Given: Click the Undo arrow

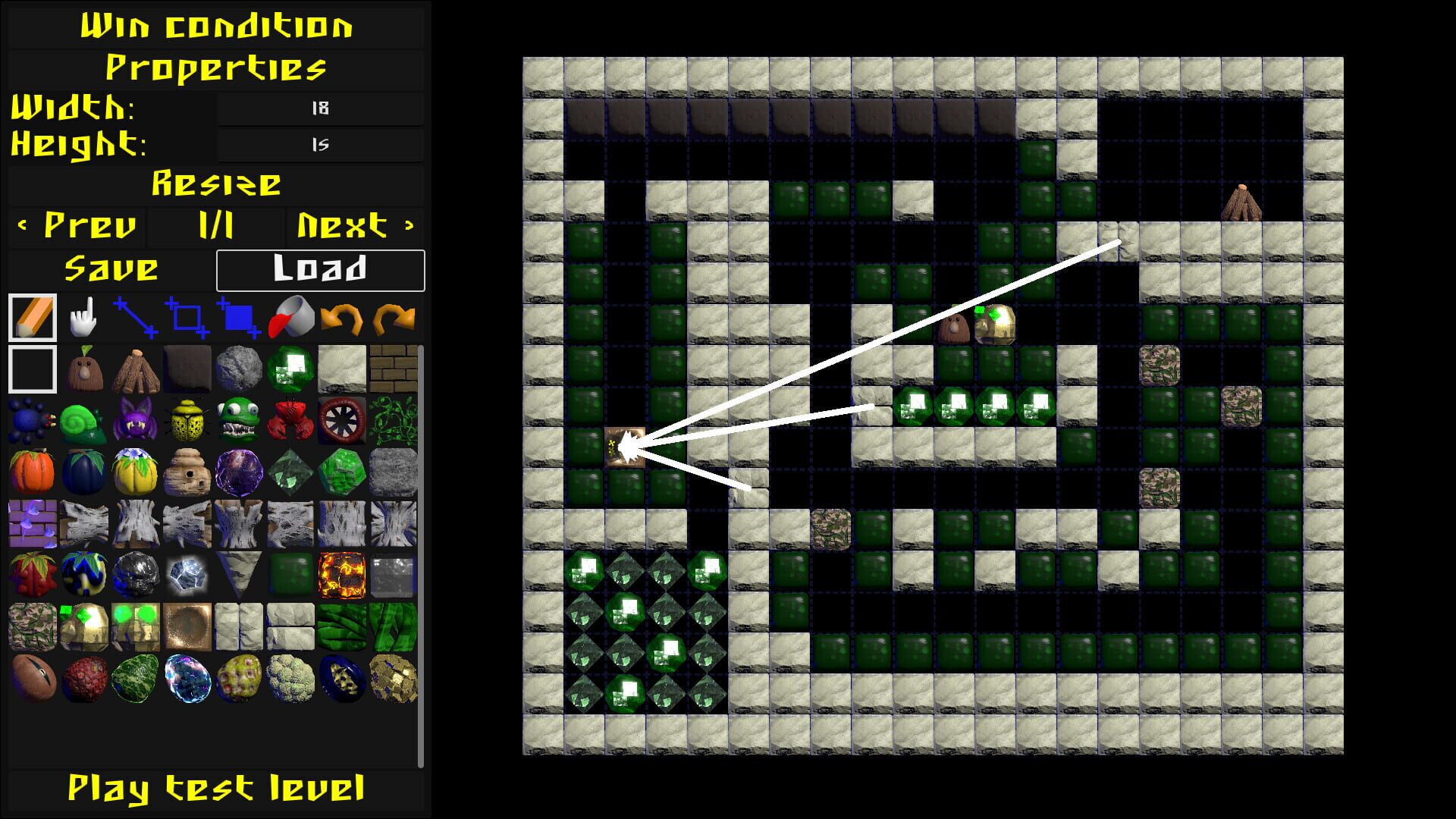Looking at the screenshot, I should pos(344,317).
